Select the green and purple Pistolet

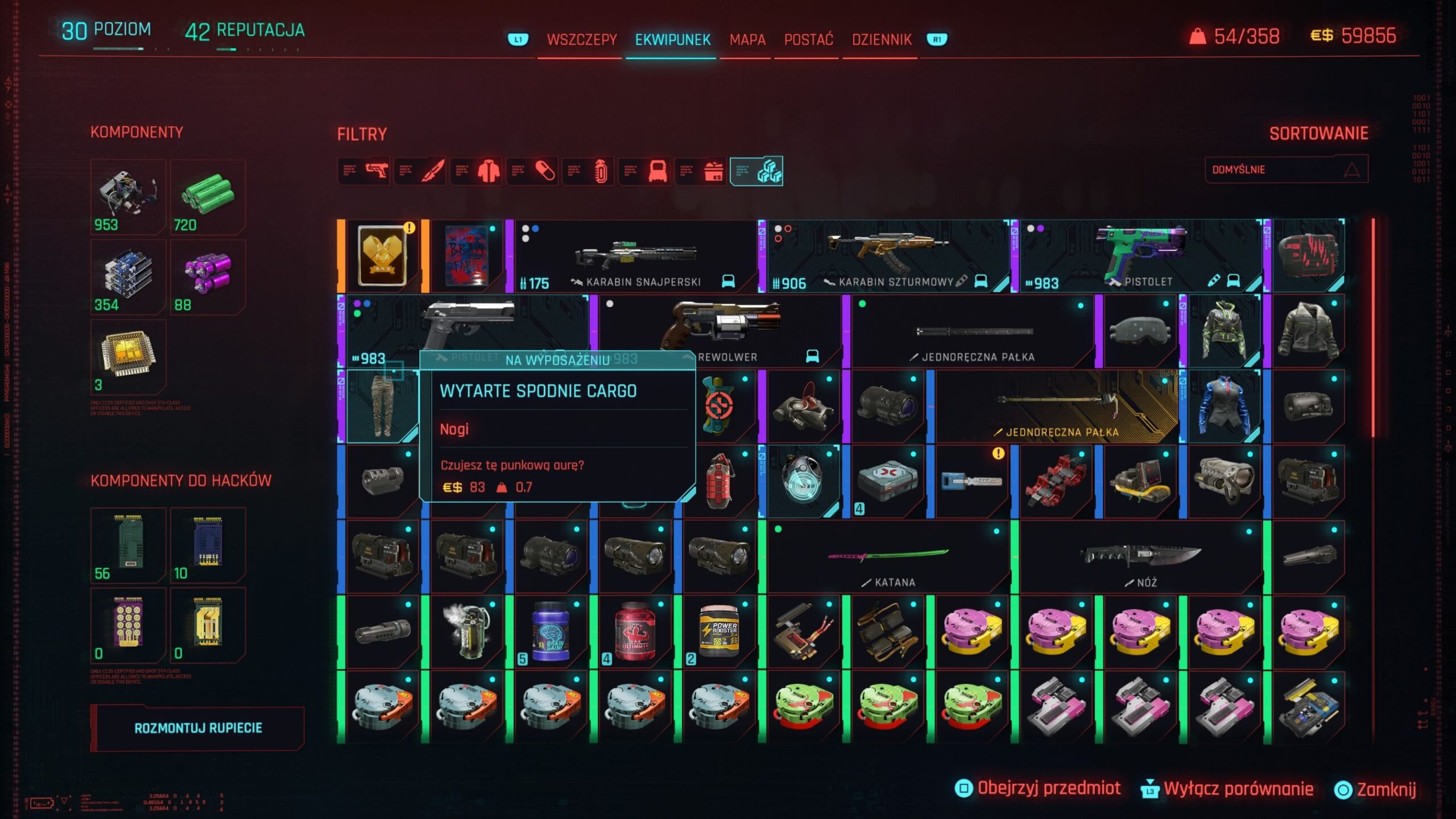coord(1140,257)
